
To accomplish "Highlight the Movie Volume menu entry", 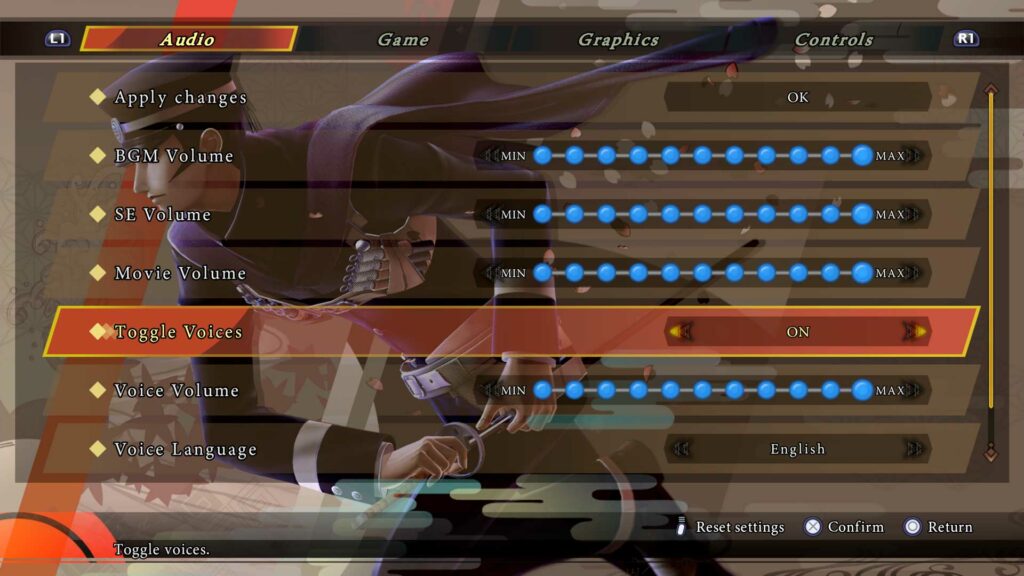I will 179,273.
